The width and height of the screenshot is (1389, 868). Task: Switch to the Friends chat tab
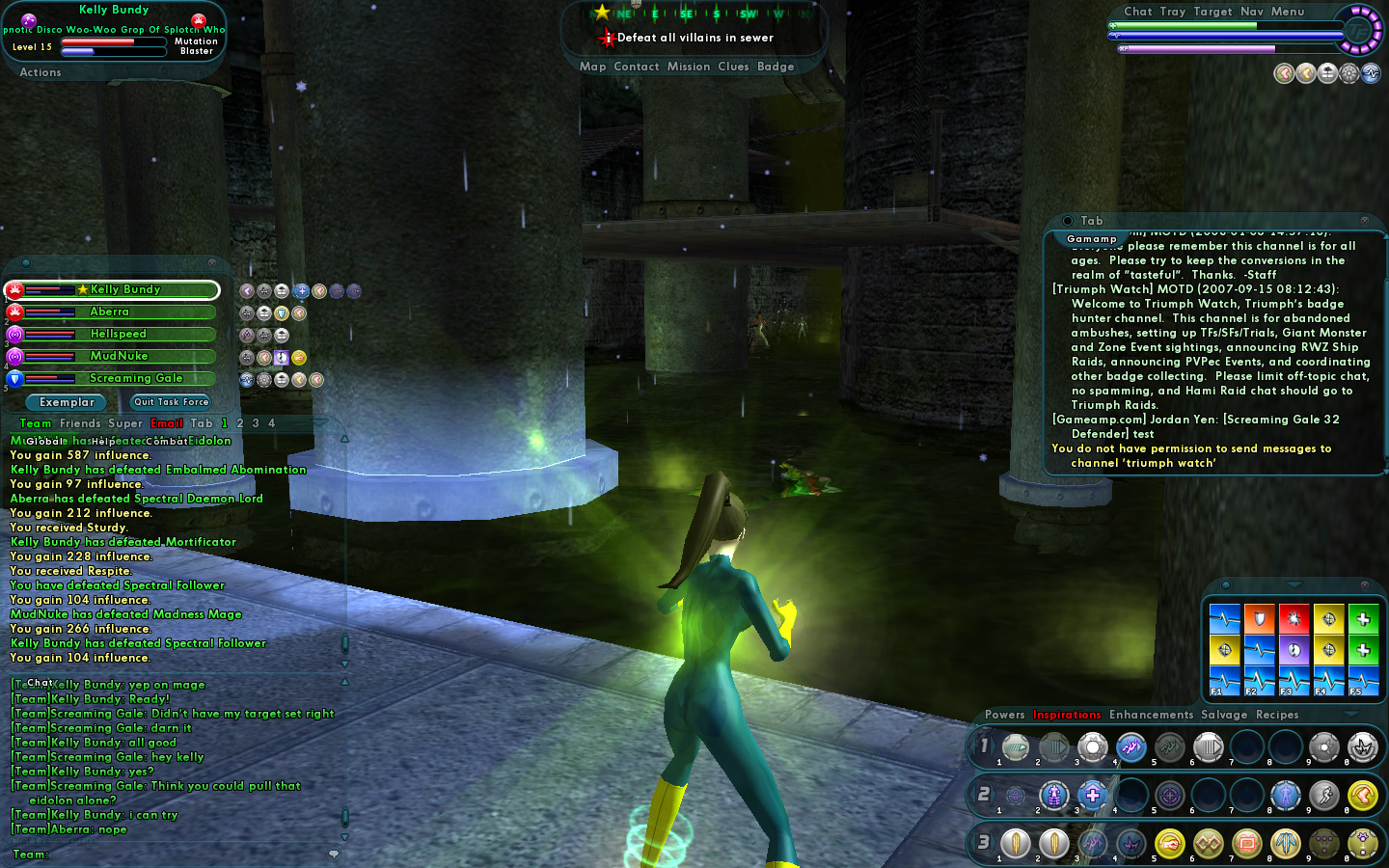pyautogui.click(x=80, y=423)
